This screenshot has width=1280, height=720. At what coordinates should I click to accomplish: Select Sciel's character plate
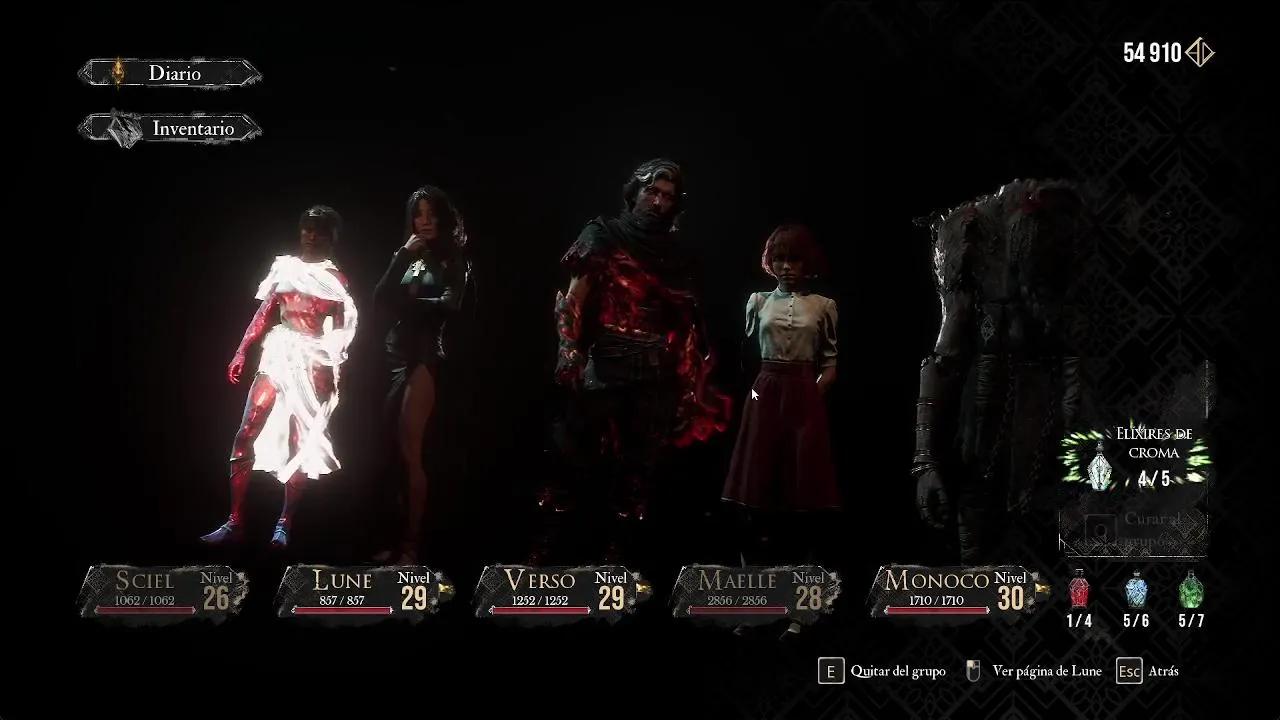[x=165, y=590]
